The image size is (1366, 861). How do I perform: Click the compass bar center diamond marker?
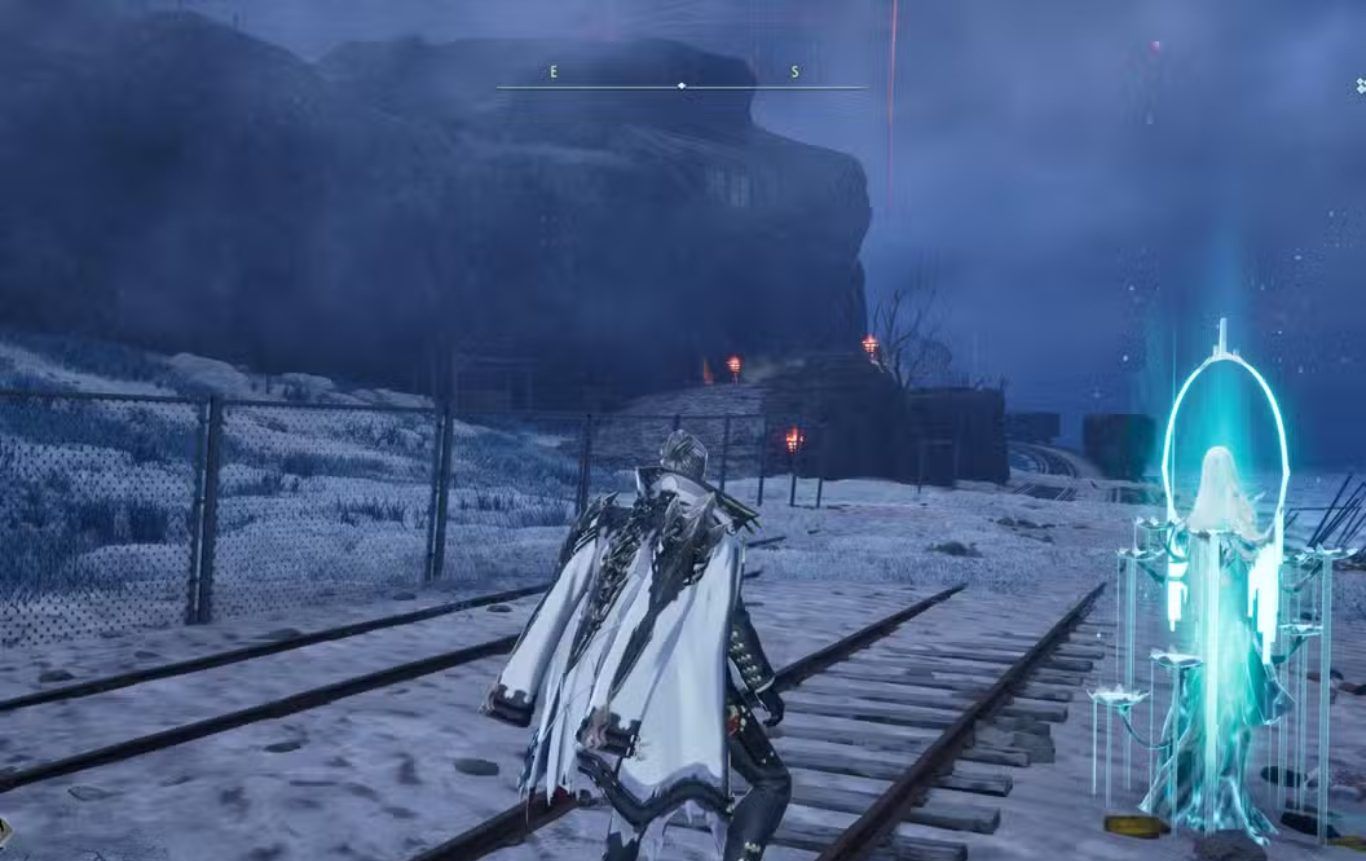point(682,86)
